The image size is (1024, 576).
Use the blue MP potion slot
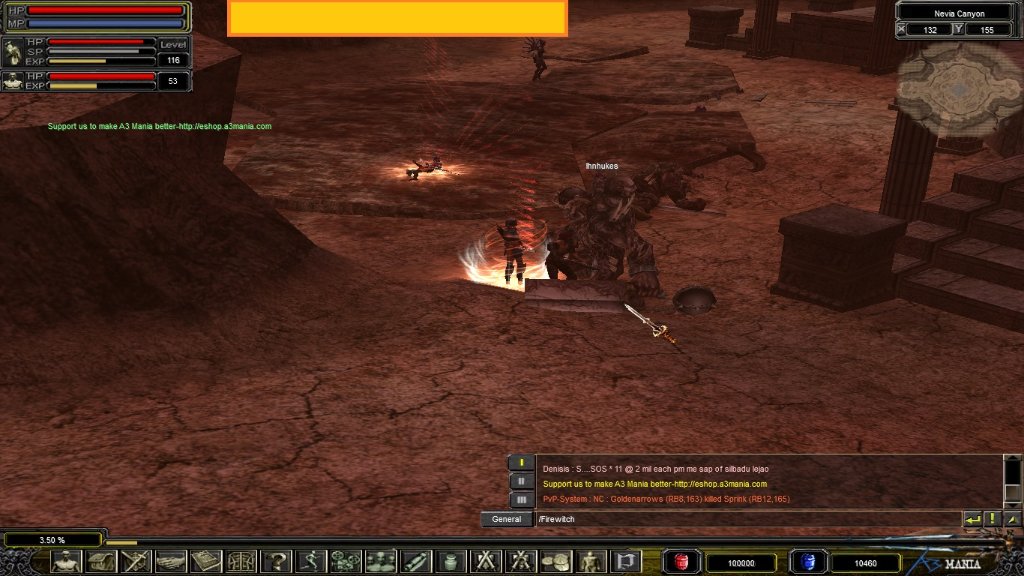tap(807, 562)
